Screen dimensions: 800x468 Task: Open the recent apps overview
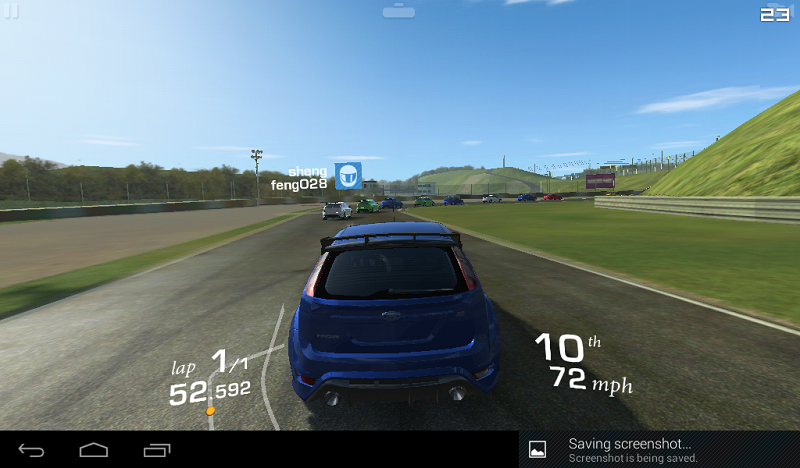click(x=157, y=450)
